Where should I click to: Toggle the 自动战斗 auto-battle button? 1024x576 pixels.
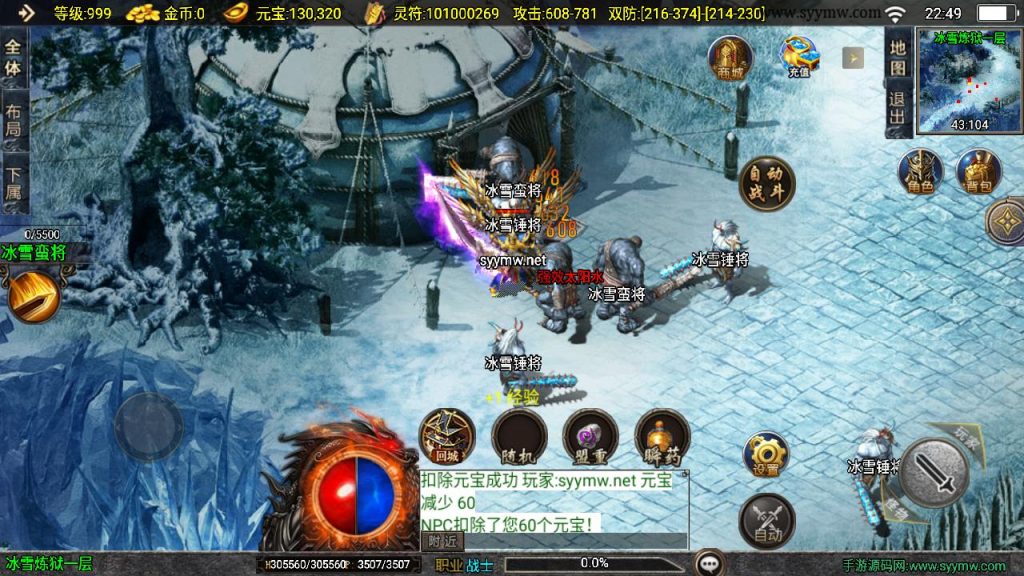(x=767, y=184)
